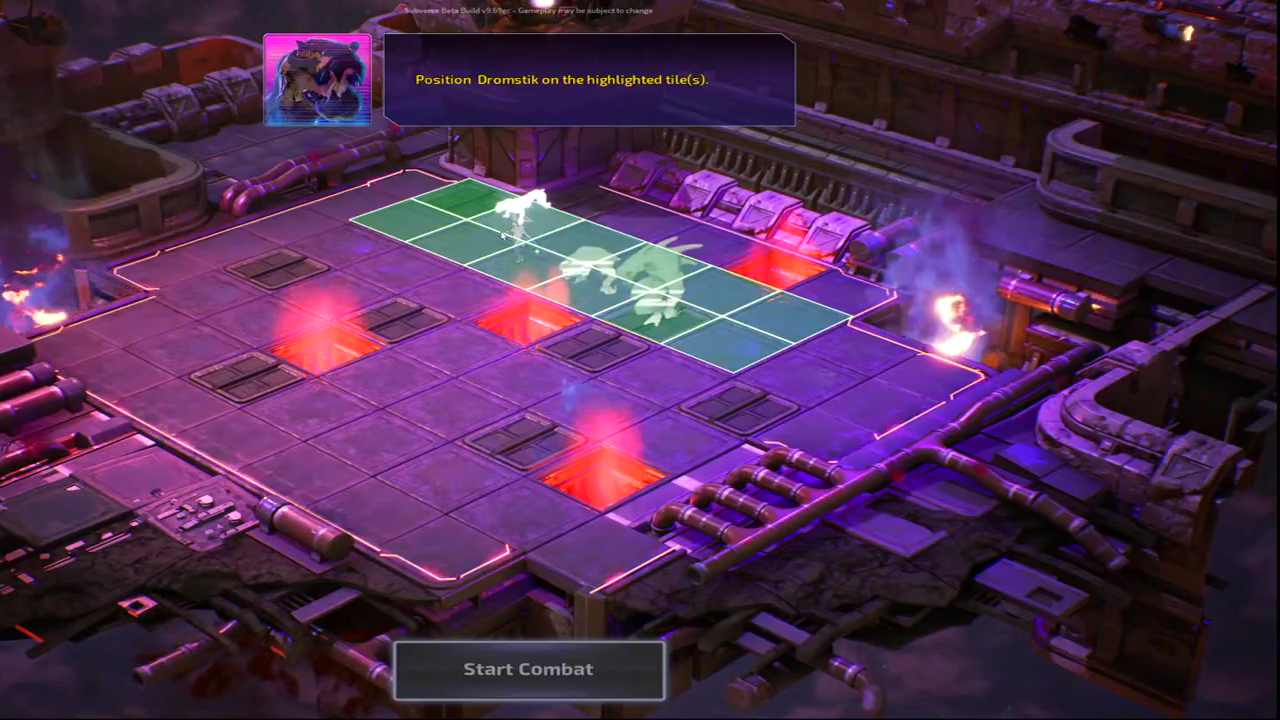Click the Subverse Beta Build version text
Image resolution: width=1280 pixels, height=720 pixels.
point(528,9)
